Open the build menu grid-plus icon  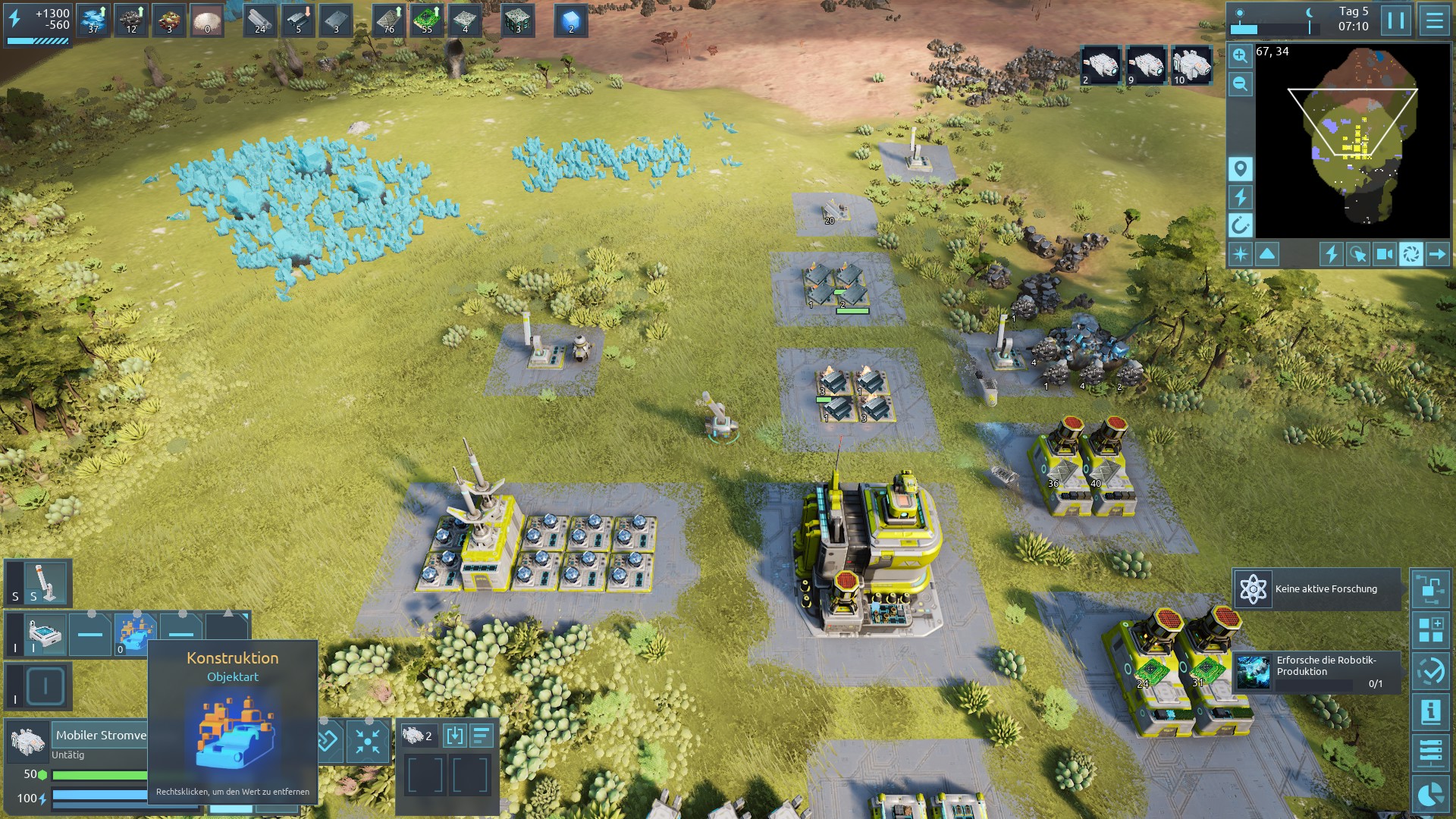click(x=1430, y=630)
